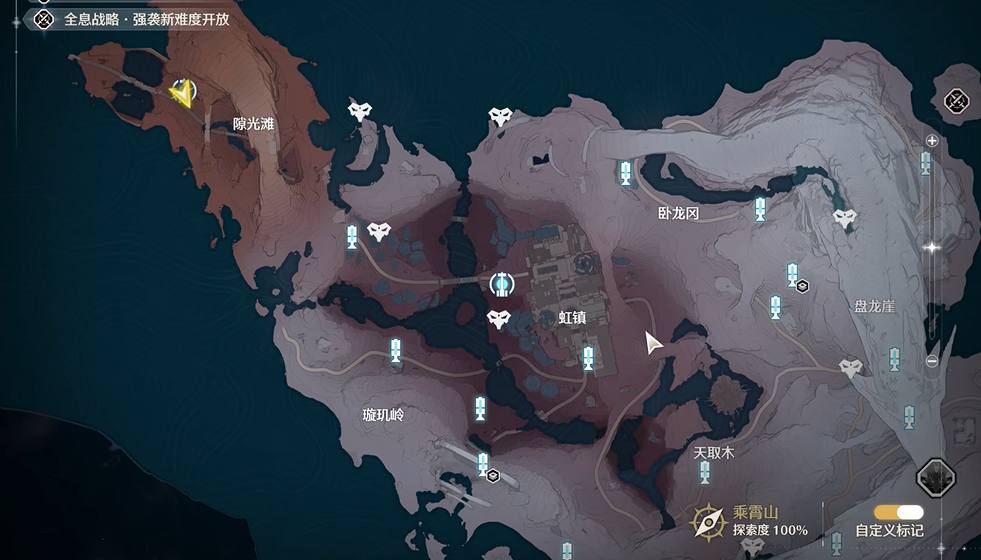Image resolution: width=981 pixels, height=560 pixels.
Task: Select the circular teleport nexus west of 虹镇
Action: (x=501, y=285)
